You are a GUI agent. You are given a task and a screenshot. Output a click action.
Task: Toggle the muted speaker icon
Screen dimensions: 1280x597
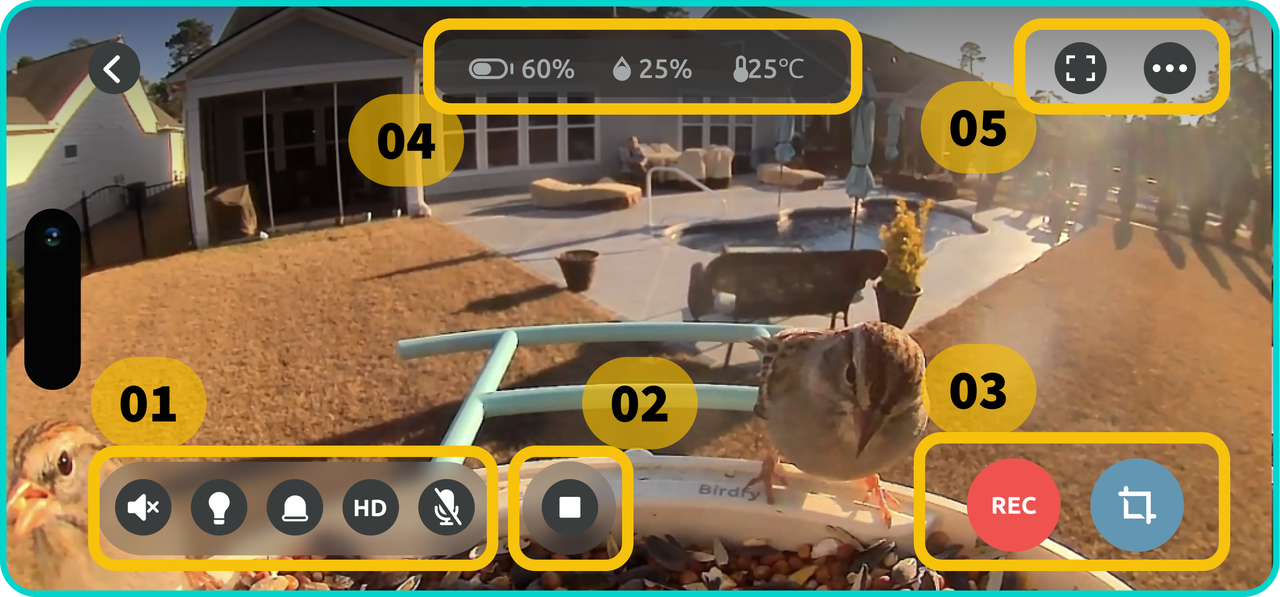(x=143, y=507)
